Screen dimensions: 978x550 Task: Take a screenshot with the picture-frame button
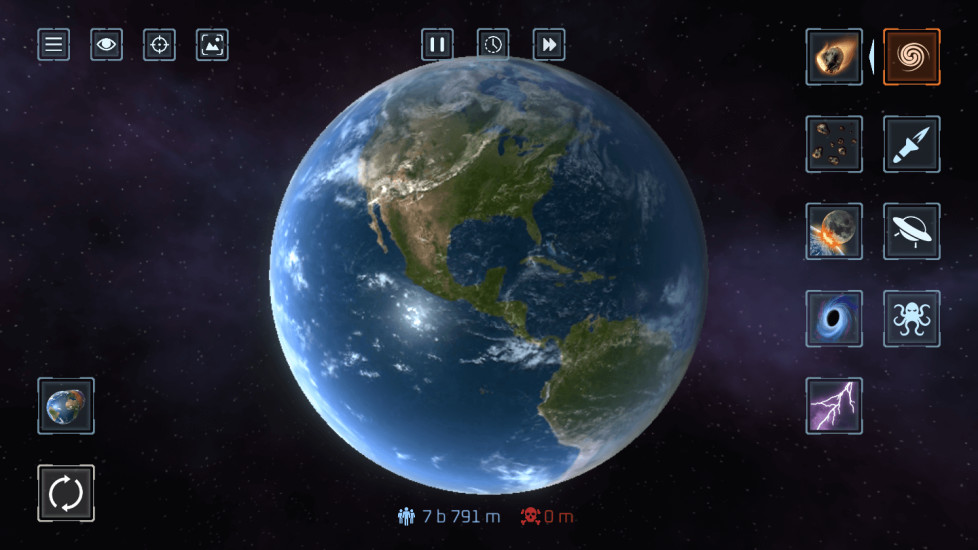tap(212, 44)
